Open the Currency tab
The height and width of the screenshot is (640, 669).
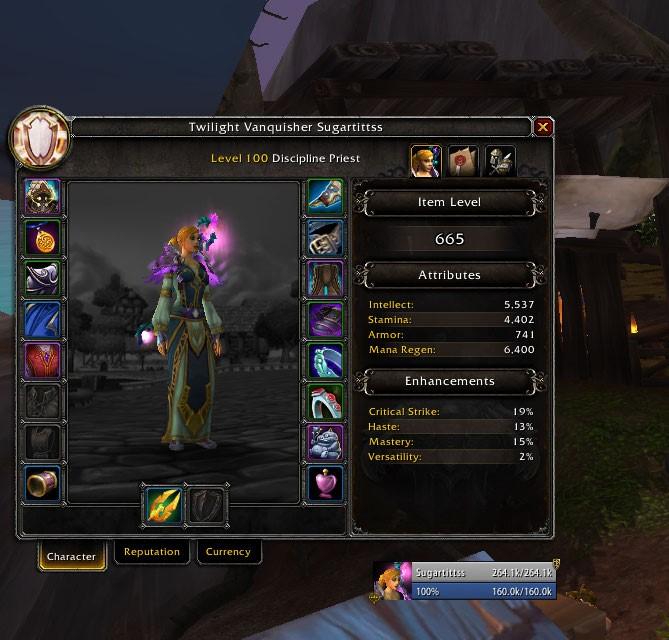[228, 552]
